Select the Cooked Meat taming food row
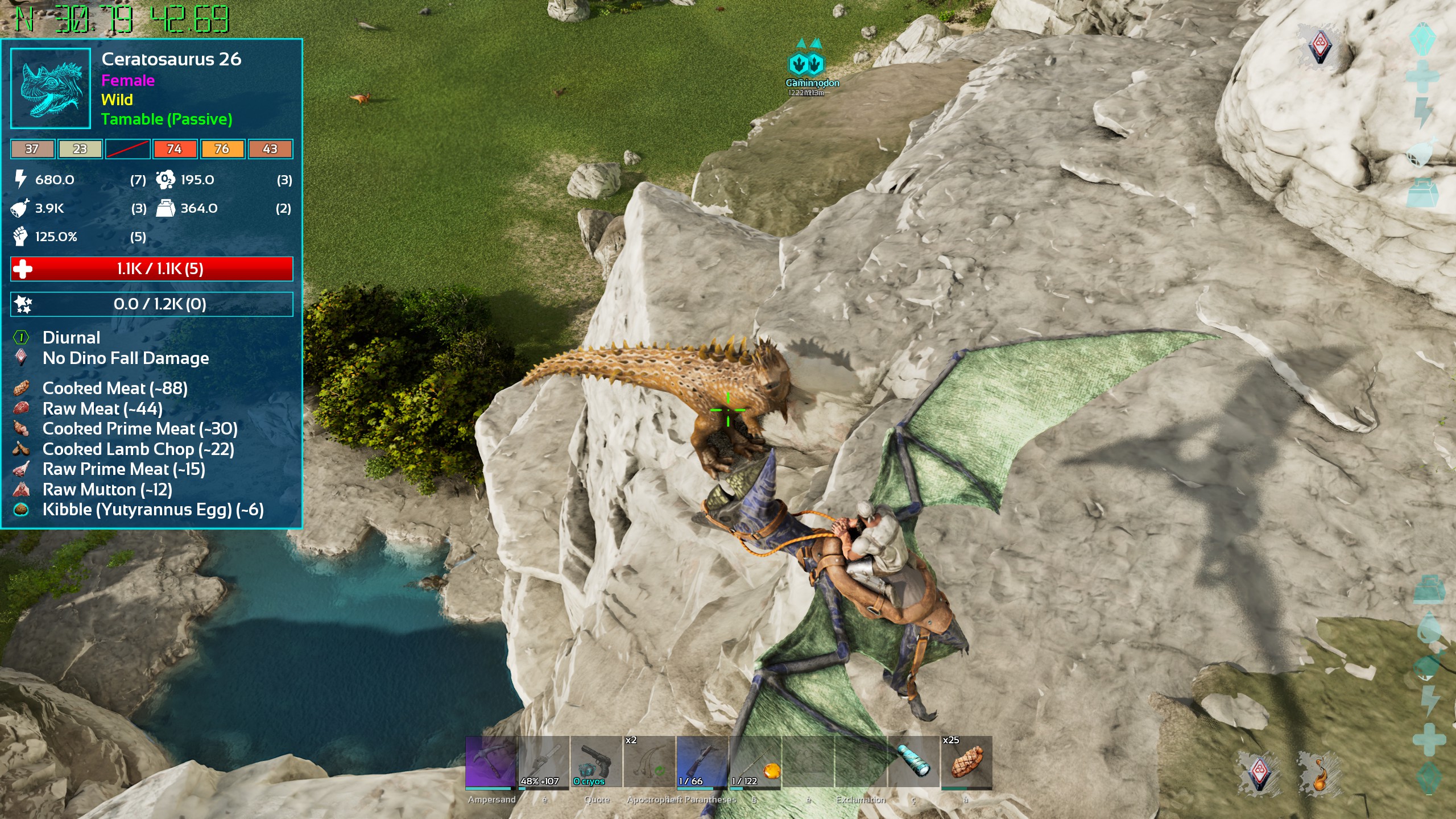 pos(114,388)
